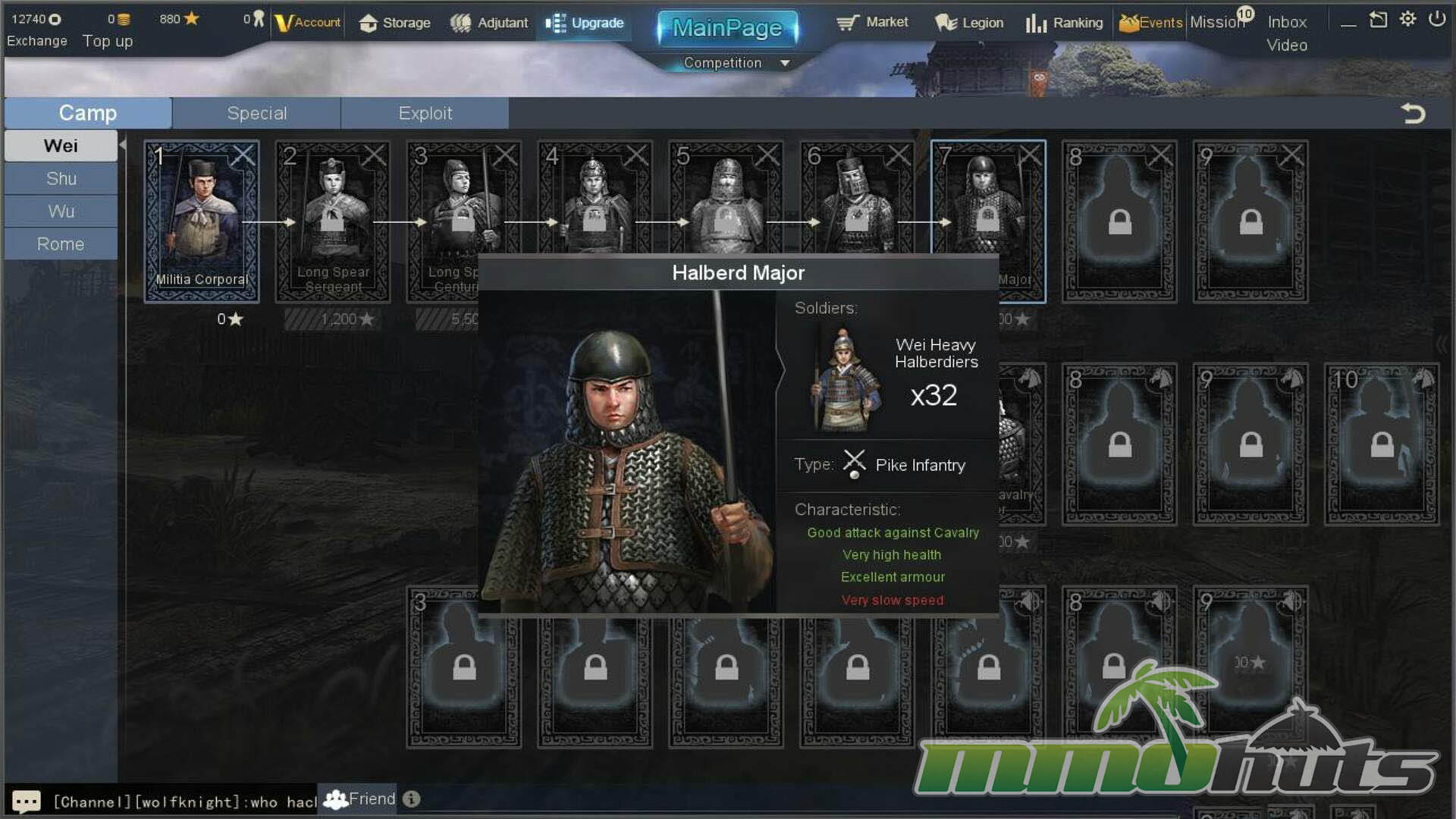This screenshot has width=1456, height=819.
Task: Switch to the Special tab
Action: pos(256,113)
